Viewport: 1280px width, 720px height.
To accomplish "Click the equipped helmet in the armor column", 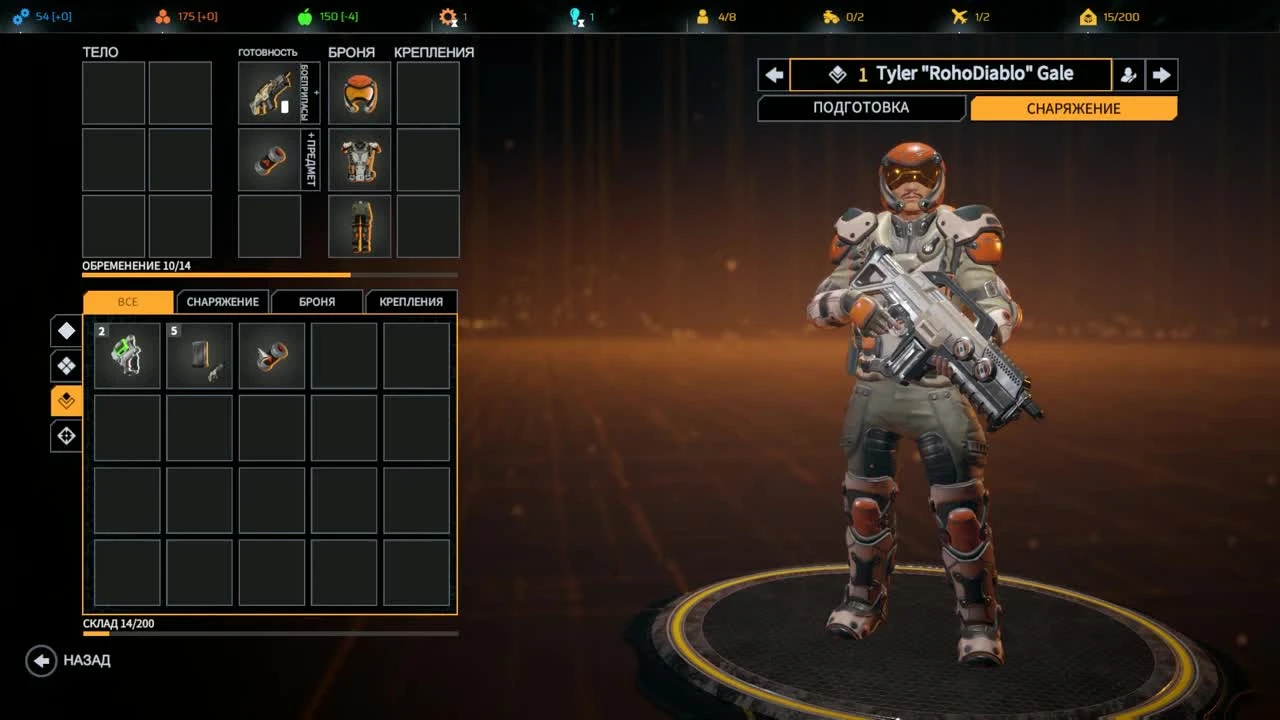I will (x=358, y=92).
